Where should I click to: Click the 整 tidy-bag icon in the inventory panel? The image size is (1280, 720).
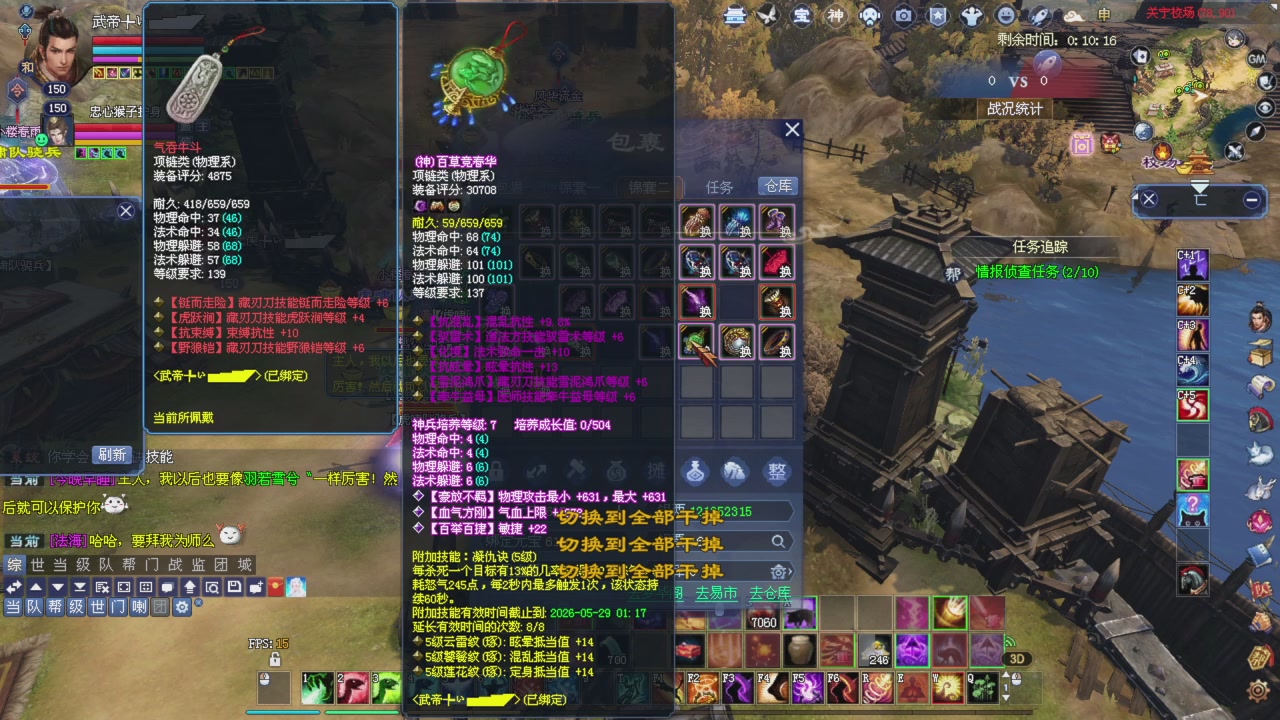tap(777, 471)
